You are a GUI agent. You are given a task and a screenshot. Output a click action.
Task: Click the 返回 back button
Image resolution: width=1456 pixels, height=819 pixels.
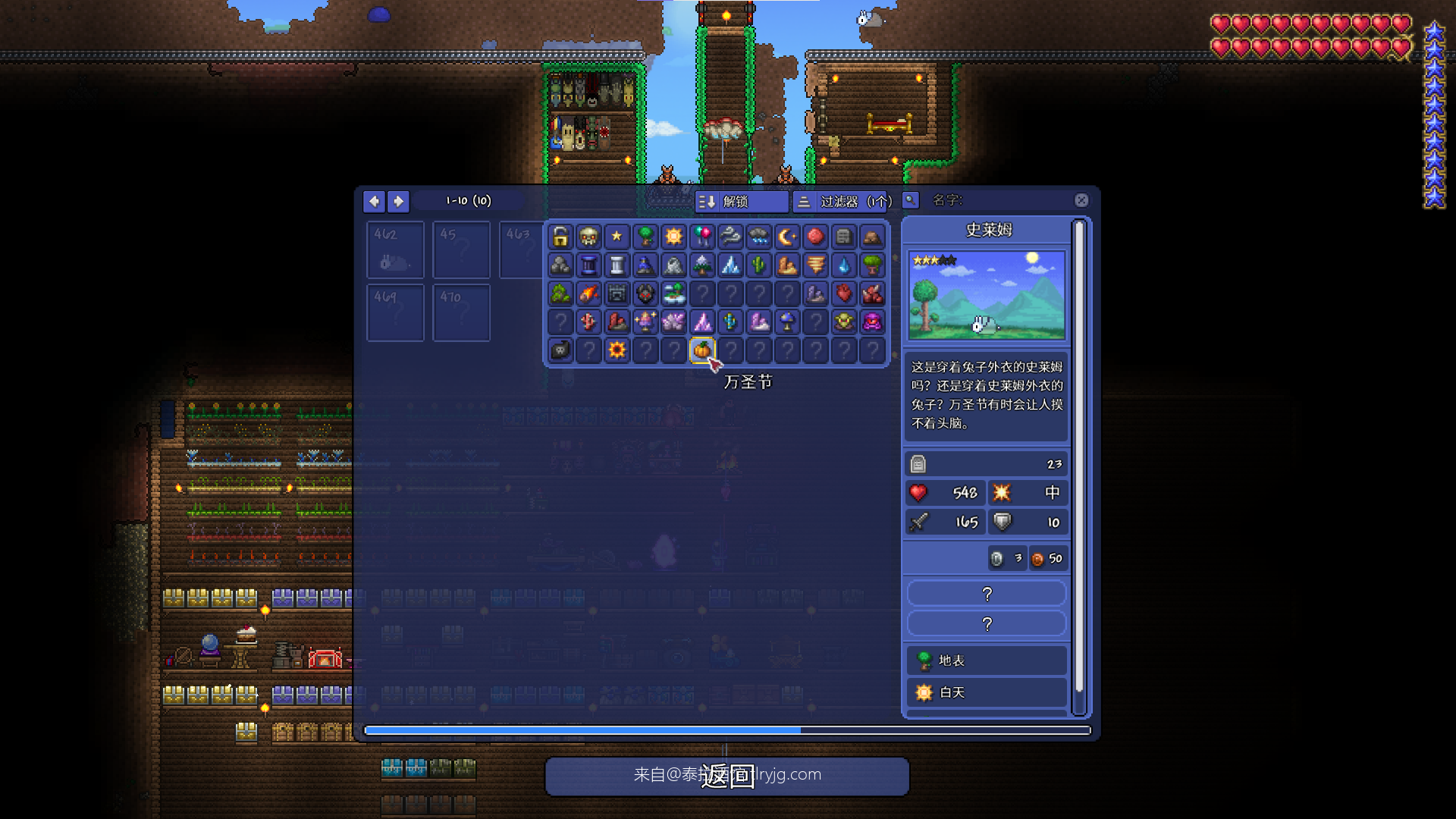click(x=726, y=776)
